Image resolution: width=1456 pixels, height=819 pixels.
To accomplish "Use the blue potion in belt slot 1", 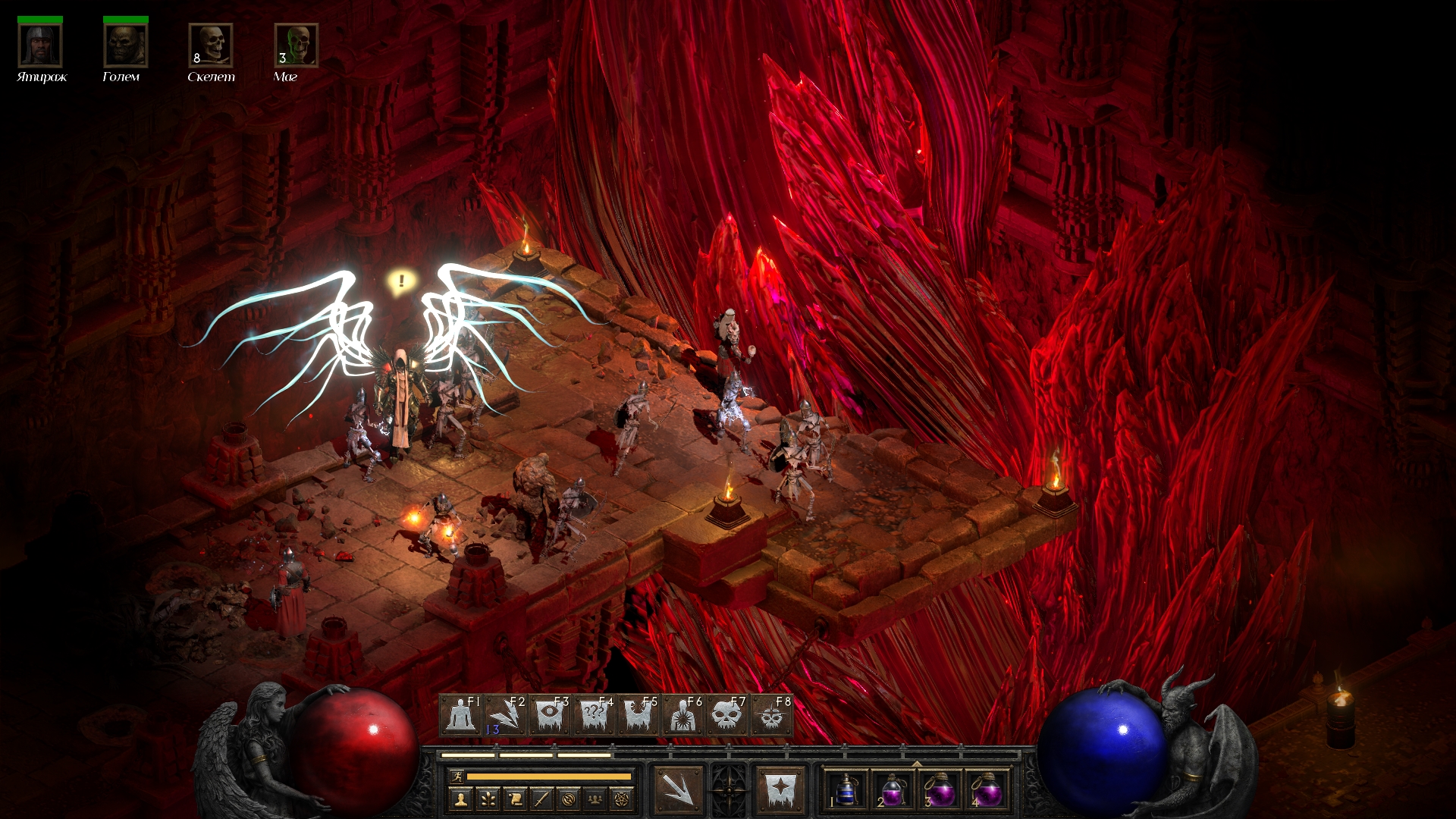I will coord(846,790).
